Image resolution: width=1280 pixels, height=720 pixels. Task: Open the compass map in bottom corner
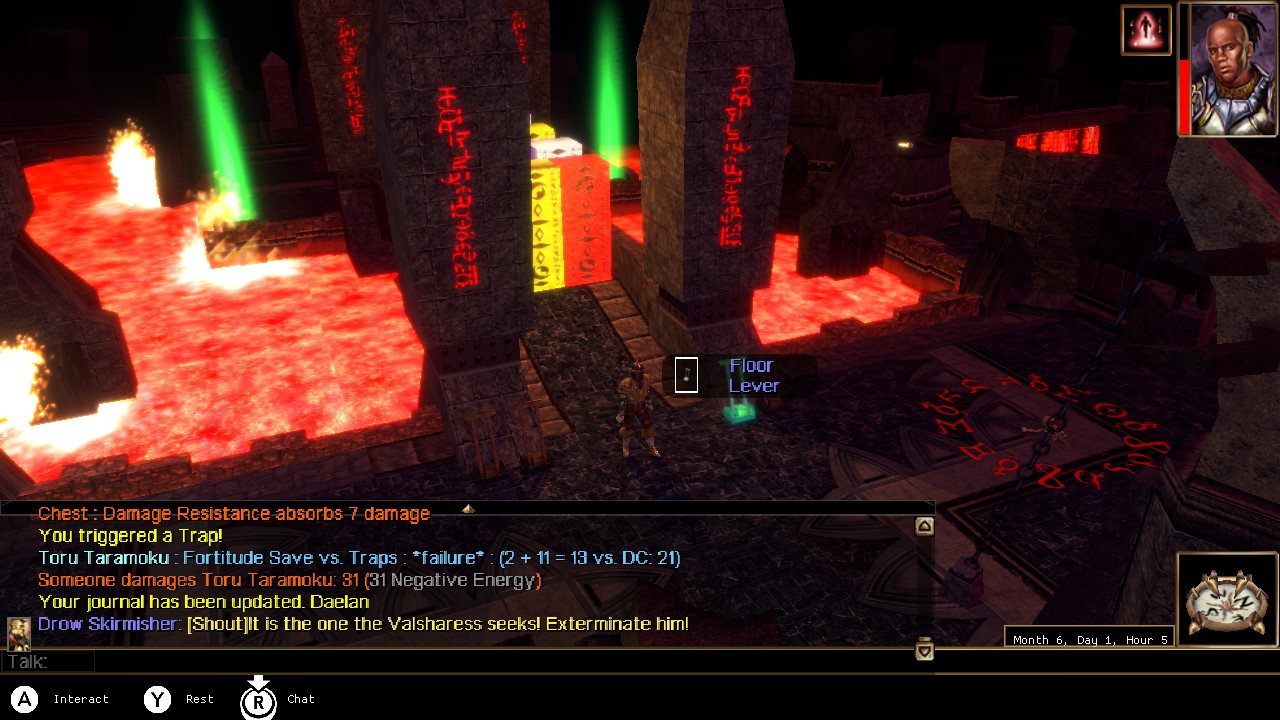tap(1228, 600)
